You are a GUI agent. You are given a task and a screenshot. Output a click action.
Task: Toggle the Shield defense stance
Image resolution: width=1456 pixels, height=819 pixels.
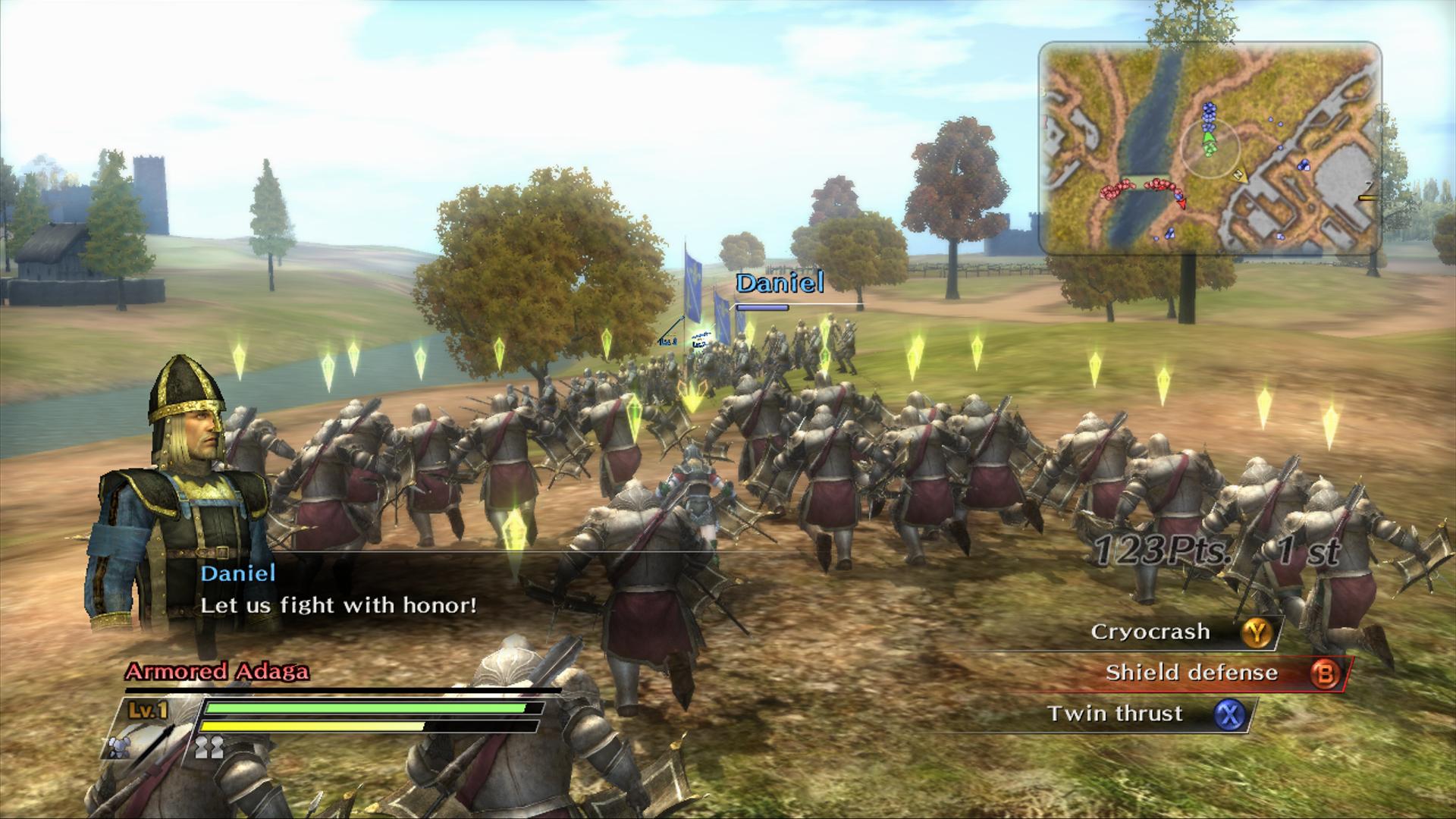[x=1191, y=672]
